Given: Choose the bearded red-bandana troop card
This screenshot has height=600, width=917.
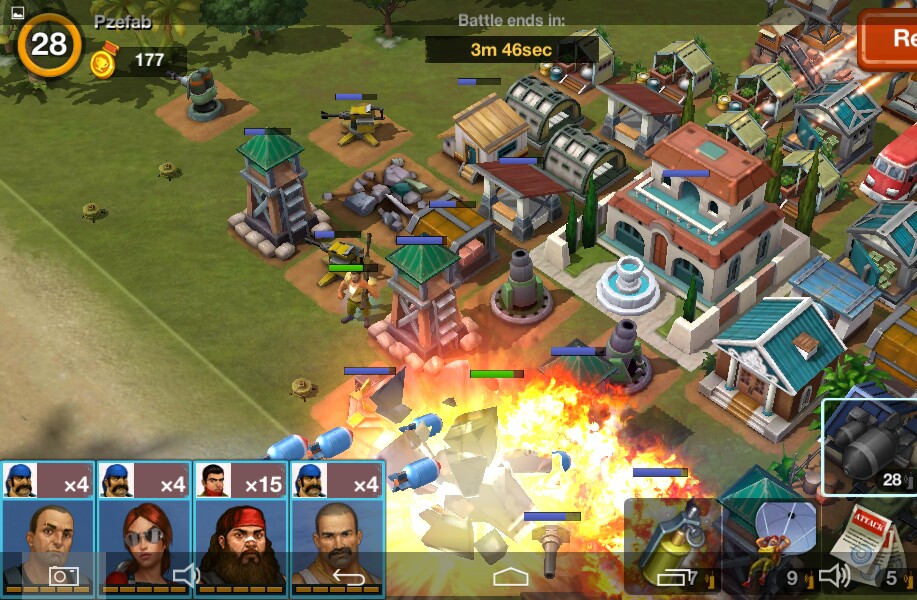Looking at the screenshot, I should [240, 525].
